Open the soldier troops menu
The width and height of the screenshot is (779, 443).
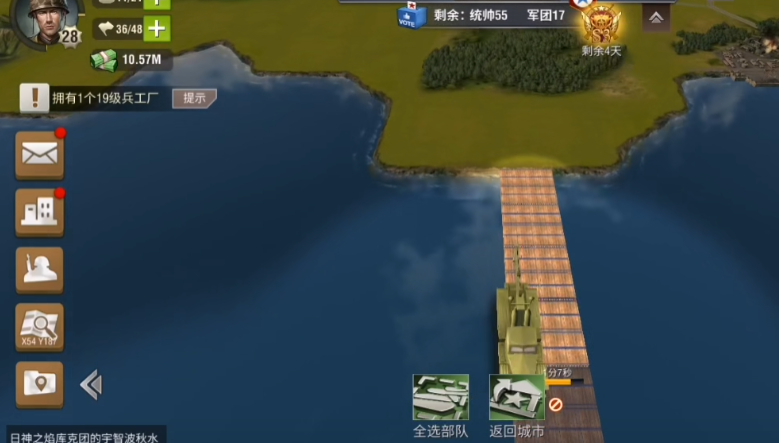(40, 270)
